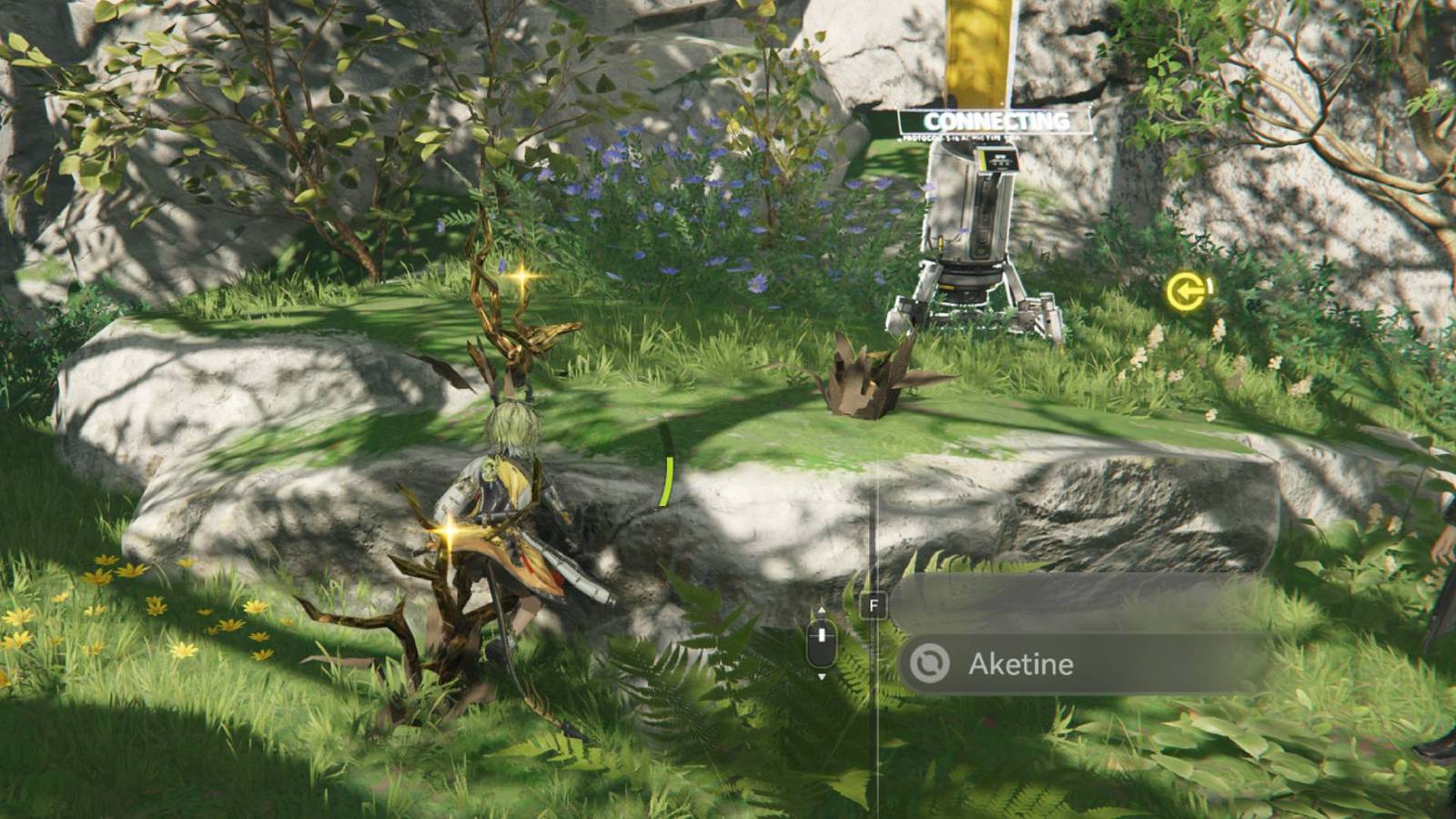
Task: Toggle the scroll-down arrow below the mouse icon
Action: click(x=821, y=676)
